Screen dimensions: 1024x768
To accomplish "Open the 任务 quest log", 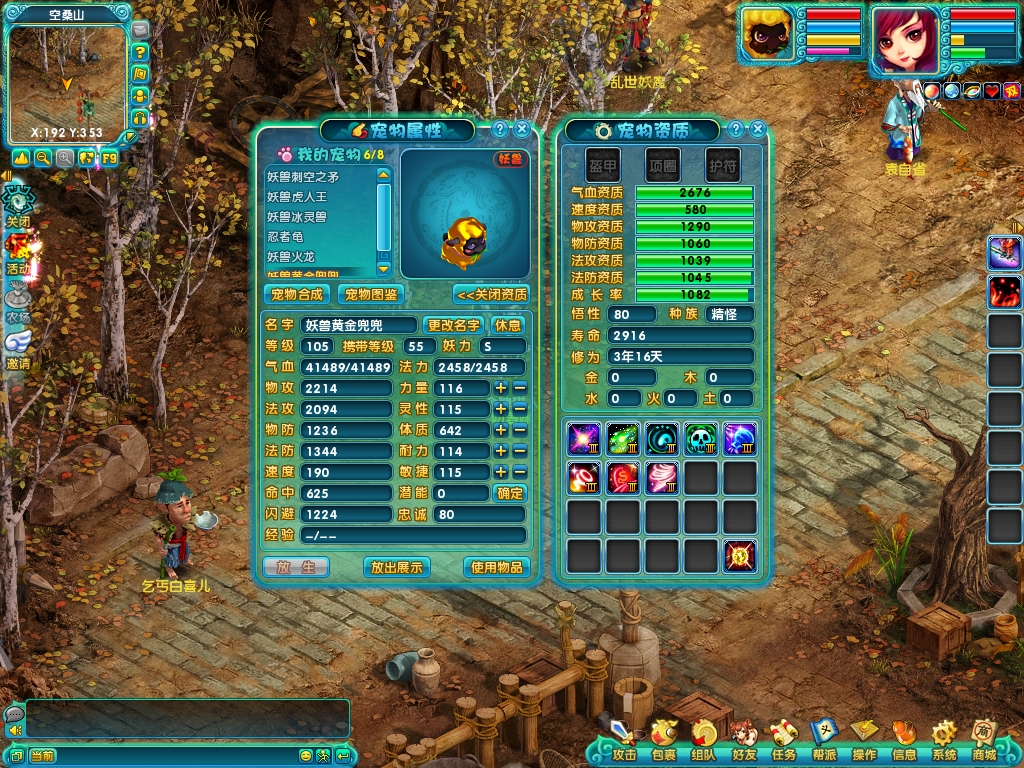I will pyautogui.click(x=783, y=742).
